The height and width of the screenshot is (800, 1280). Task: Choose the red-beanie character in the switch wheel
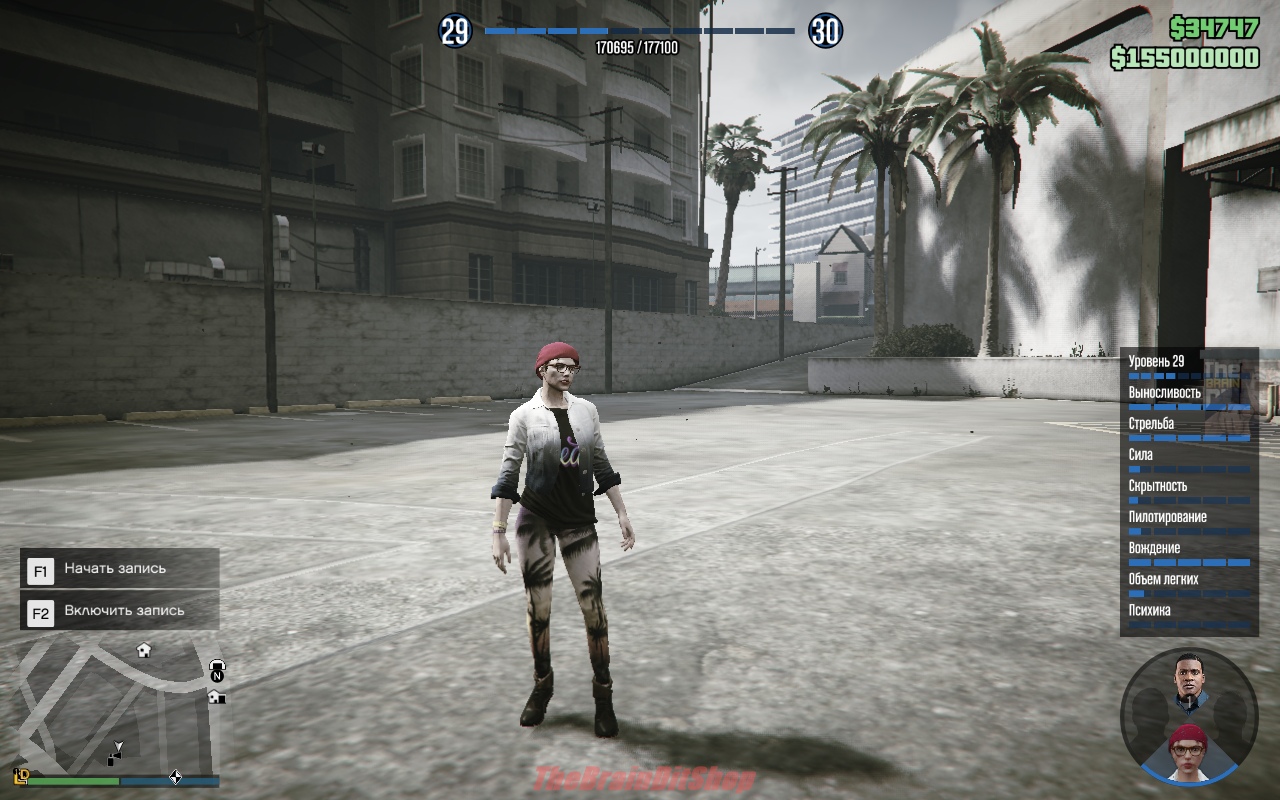tap(1188, 750)
